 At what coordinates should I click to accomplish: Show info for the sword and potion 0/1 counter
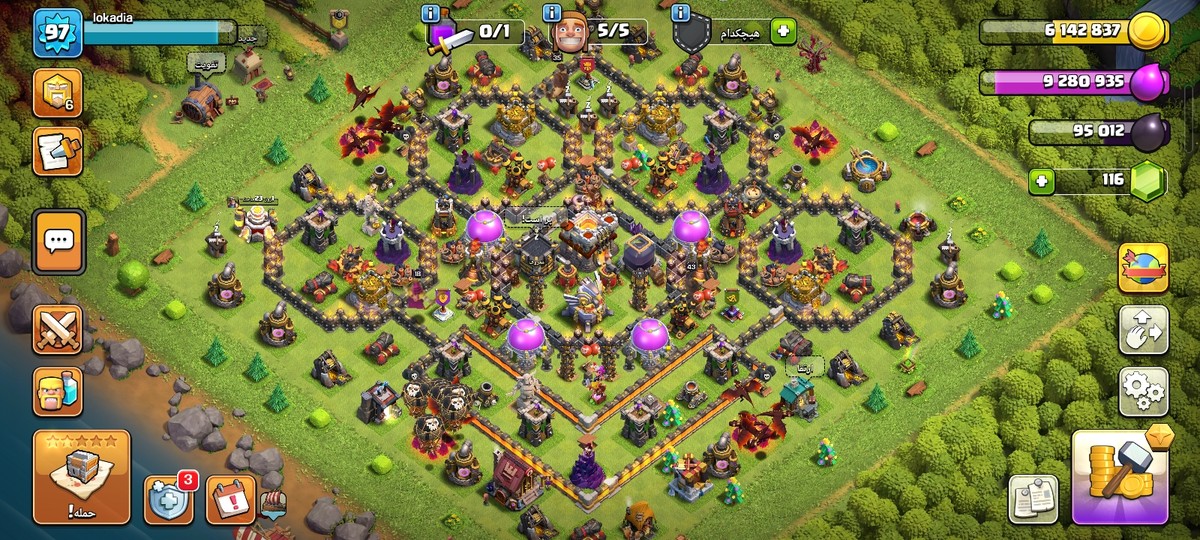(432, 14)
